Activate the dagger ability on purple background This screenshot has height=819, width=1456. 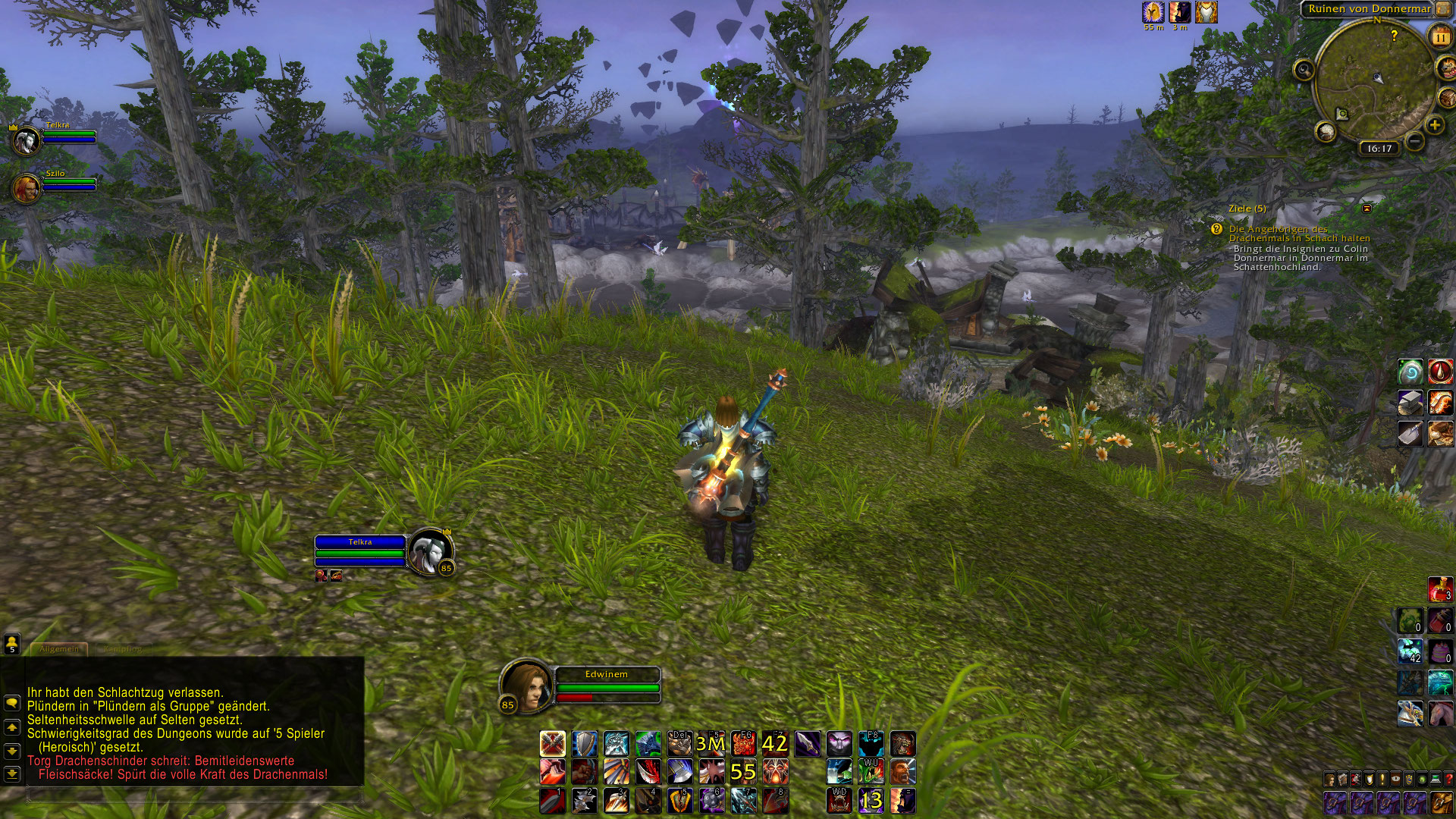pos(807,744)
